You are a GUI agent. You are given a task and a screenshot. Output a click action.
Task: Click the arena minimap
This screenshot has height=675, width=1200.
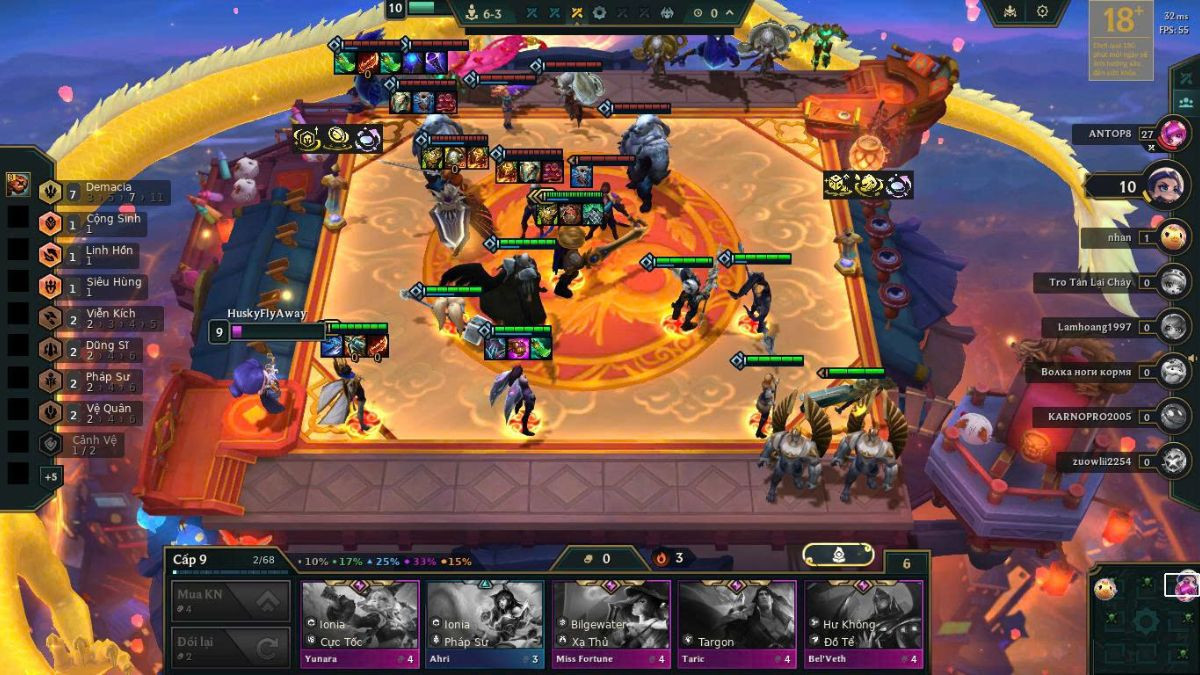click(x=1144, y=620)
